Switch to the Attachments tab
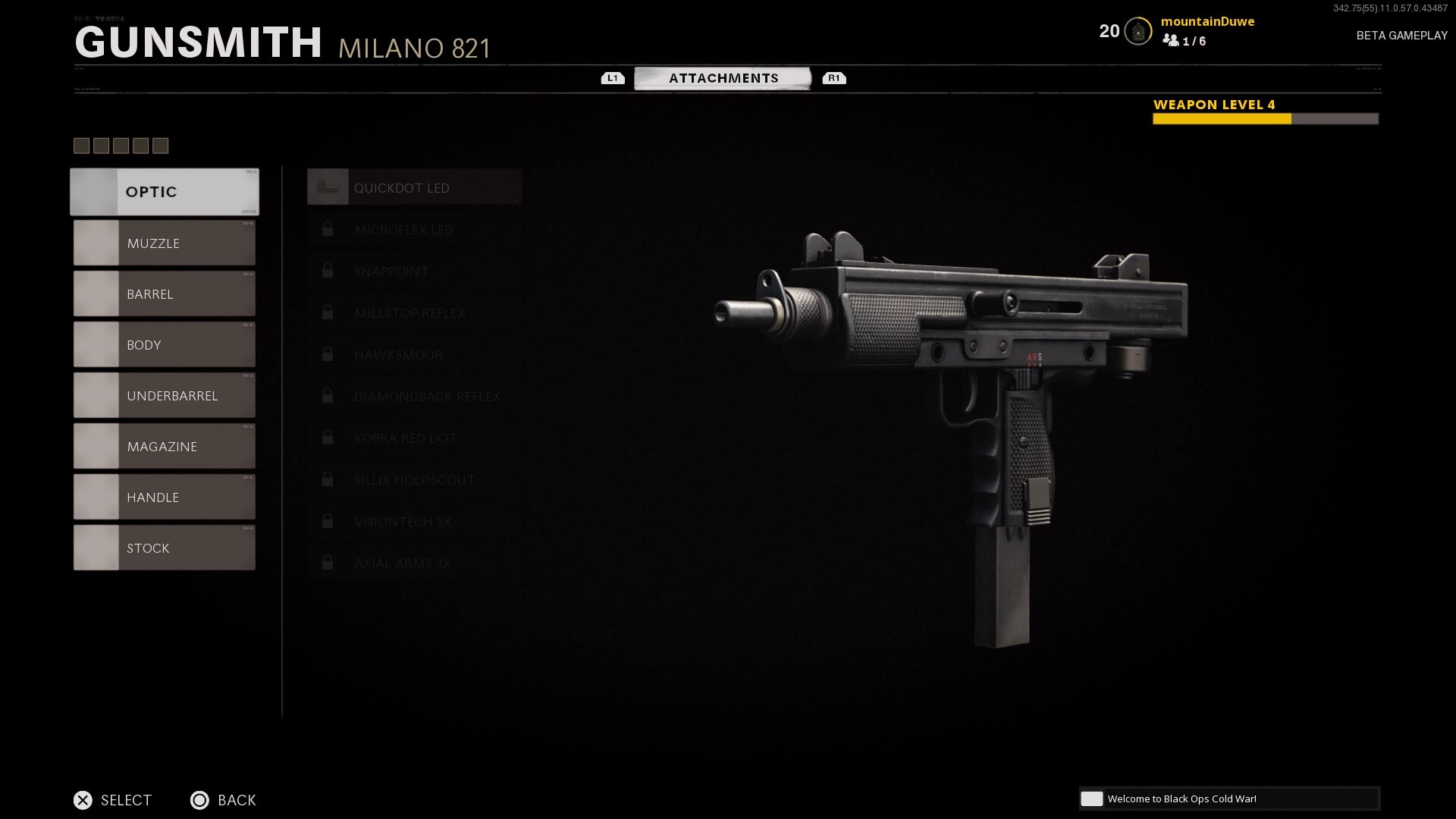Viewport: 1456px width, 819px height. 723,78
